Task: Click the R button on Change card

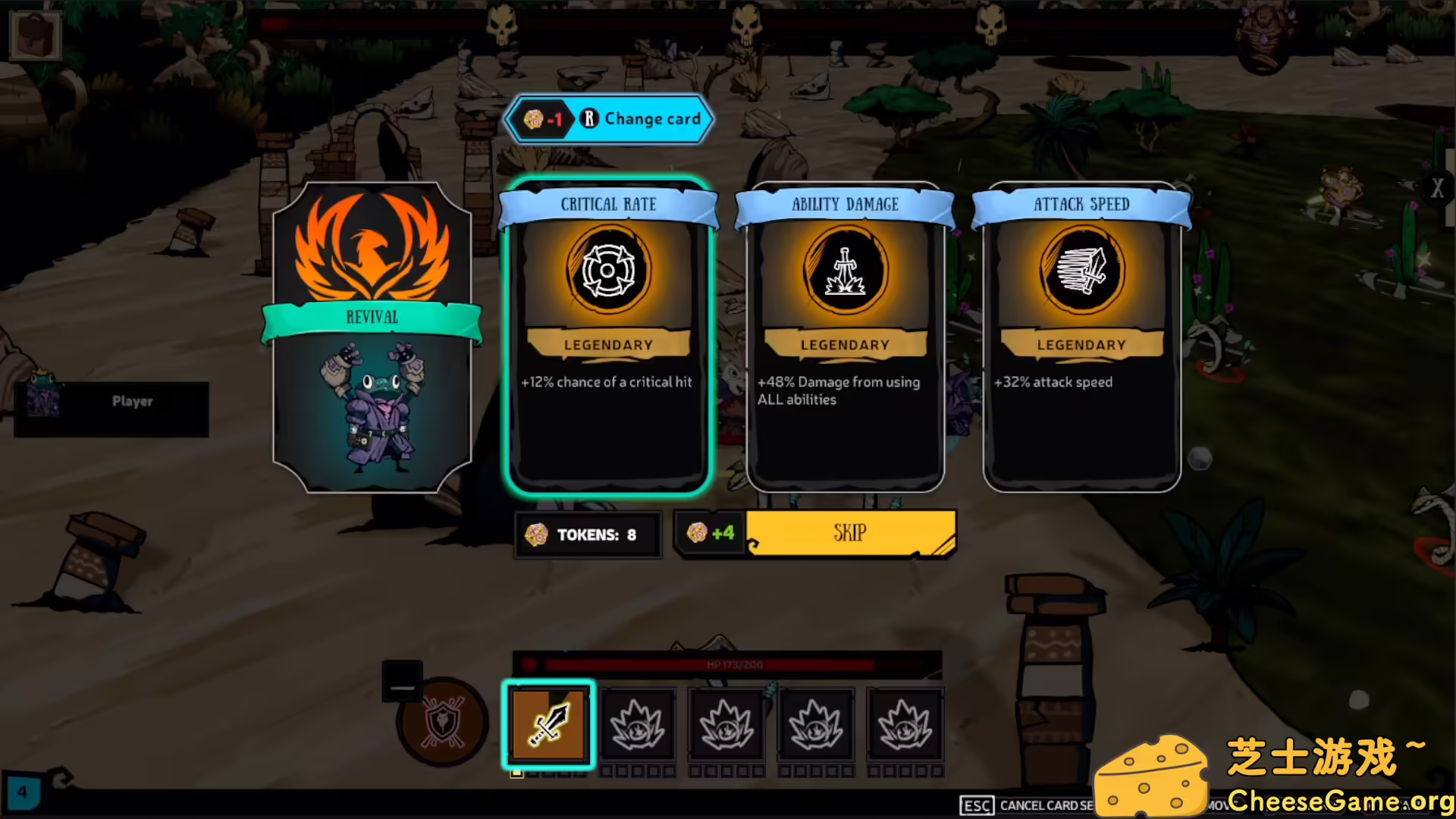Action: point(588,119)
